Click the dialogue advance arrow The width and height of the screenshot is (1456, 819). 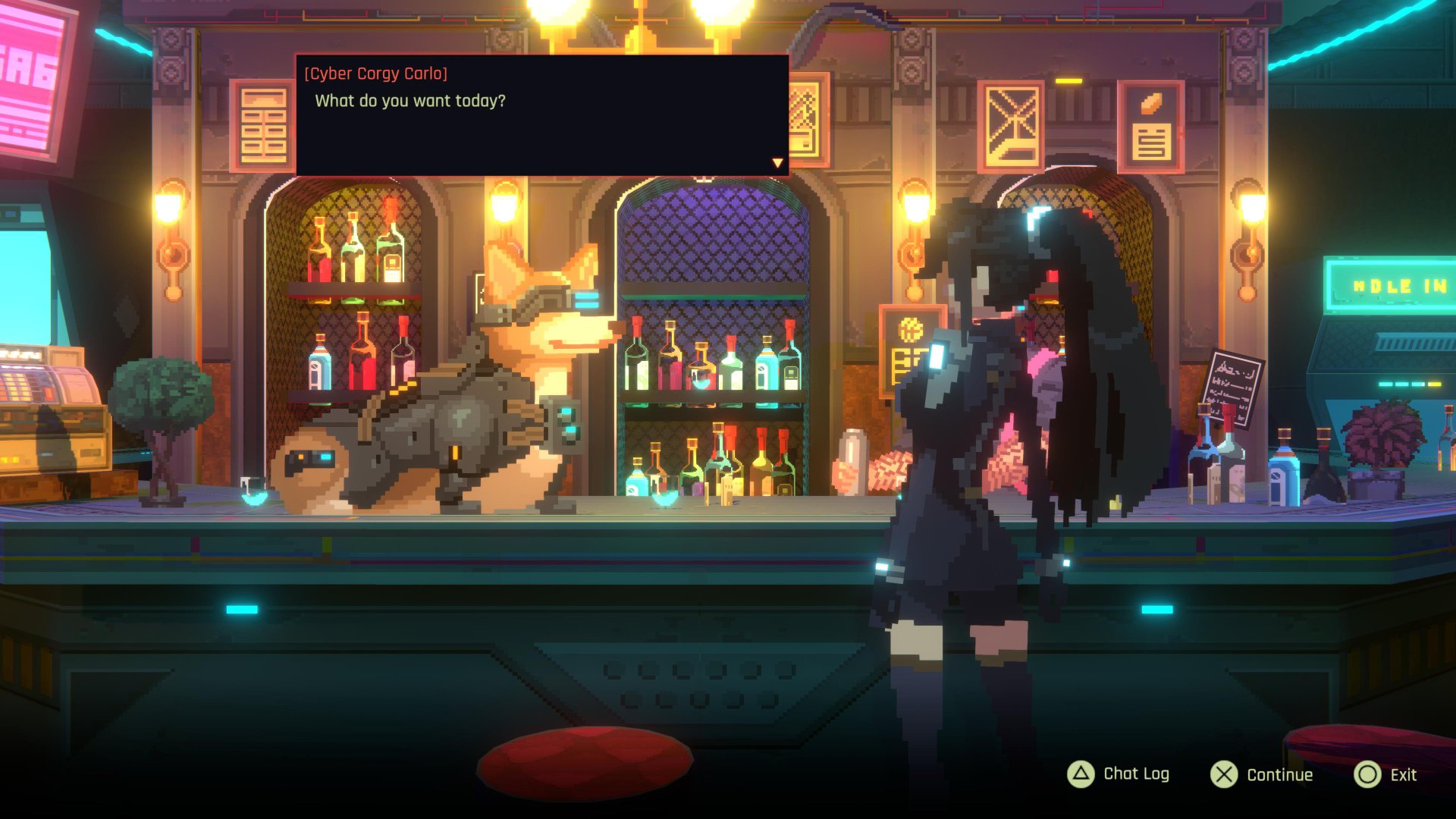tap(777, 163)
